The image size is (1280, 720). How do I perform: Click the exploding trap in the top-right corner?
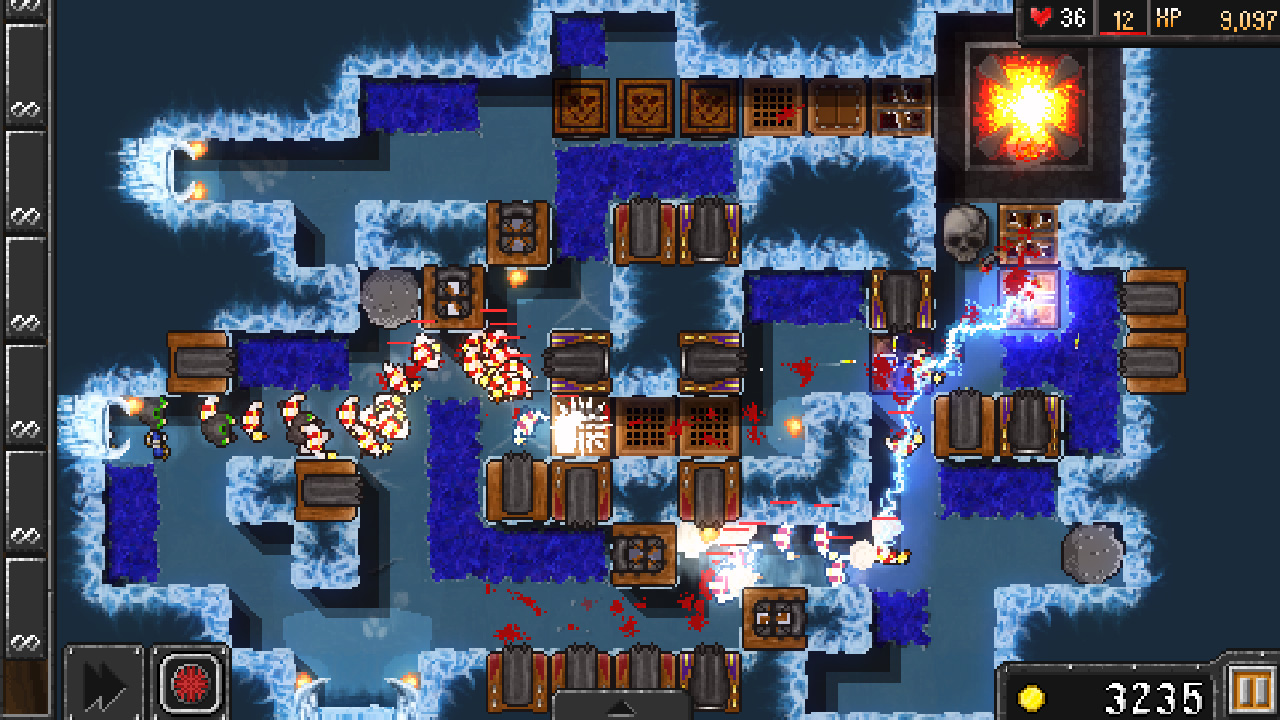[1026, 107]
